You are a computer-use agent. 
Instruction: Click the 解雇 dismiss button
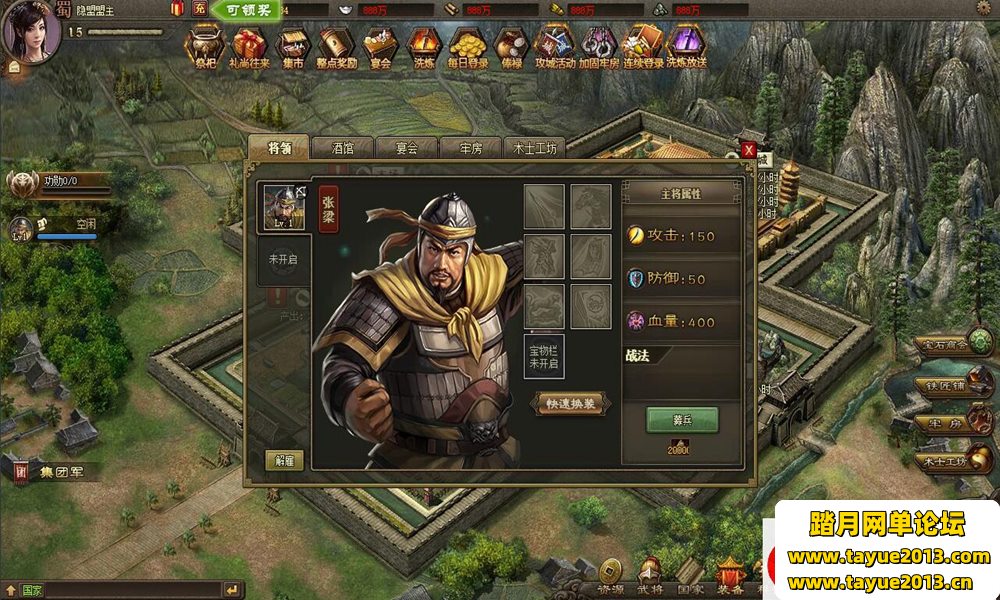click(284, 461)
